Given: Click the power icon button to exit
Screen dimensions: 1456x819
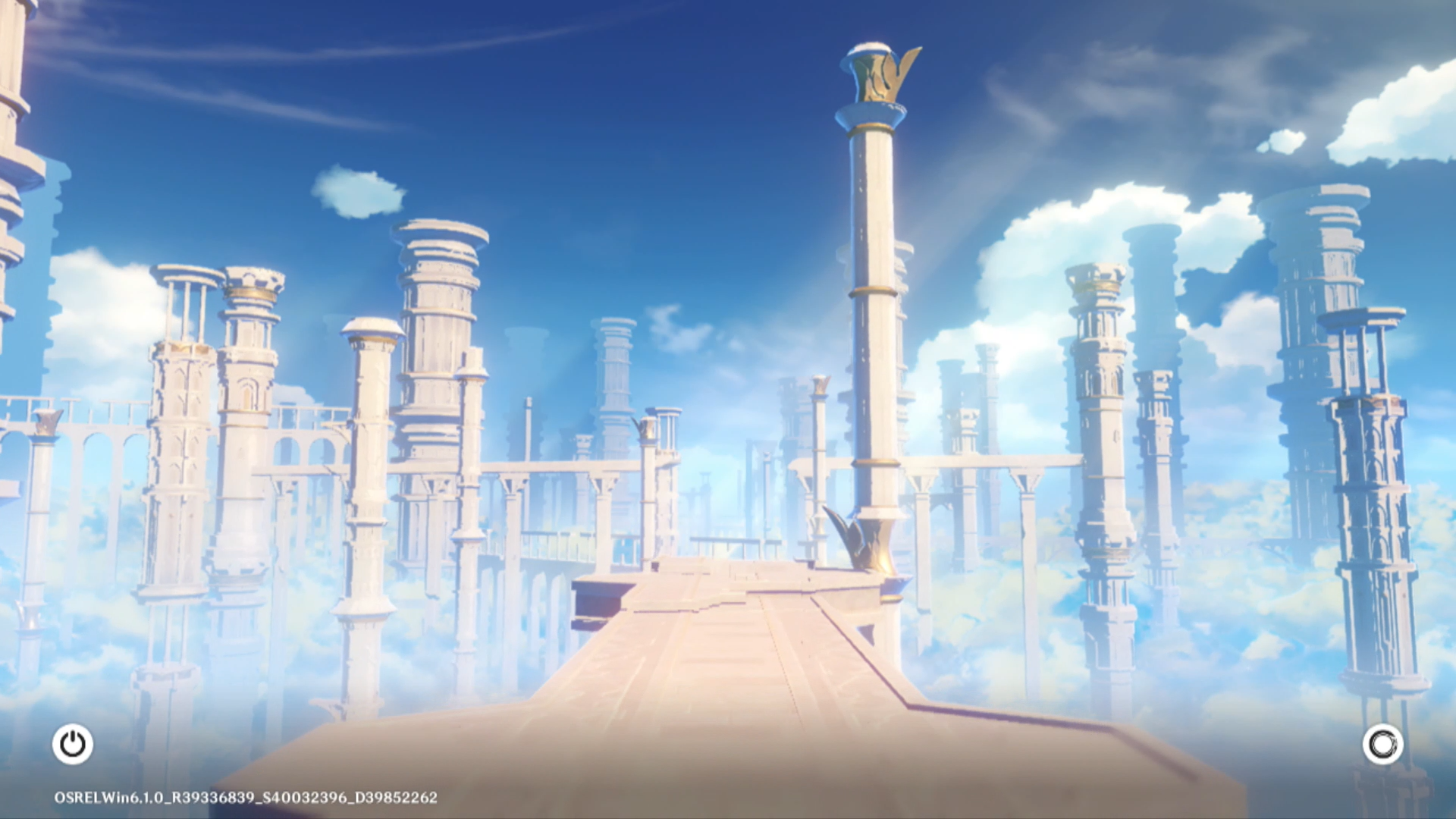Looking at the screenshot, I should 73,744.
